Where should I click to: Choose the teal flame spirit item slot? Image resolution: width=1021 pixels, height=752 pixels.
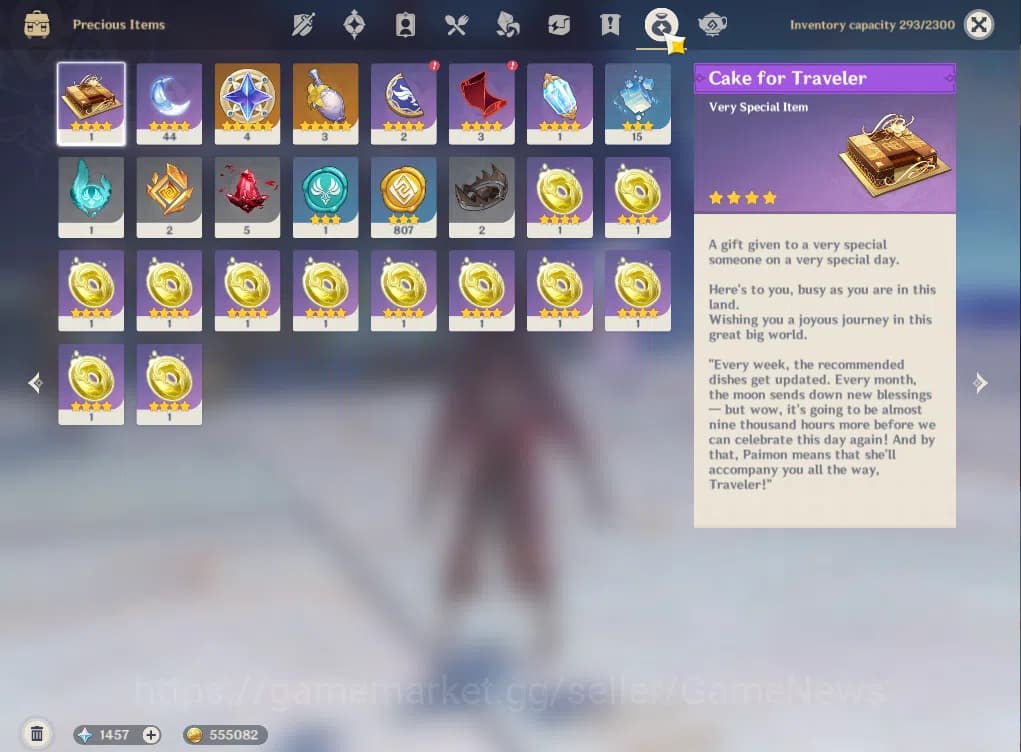click(91, 191)
